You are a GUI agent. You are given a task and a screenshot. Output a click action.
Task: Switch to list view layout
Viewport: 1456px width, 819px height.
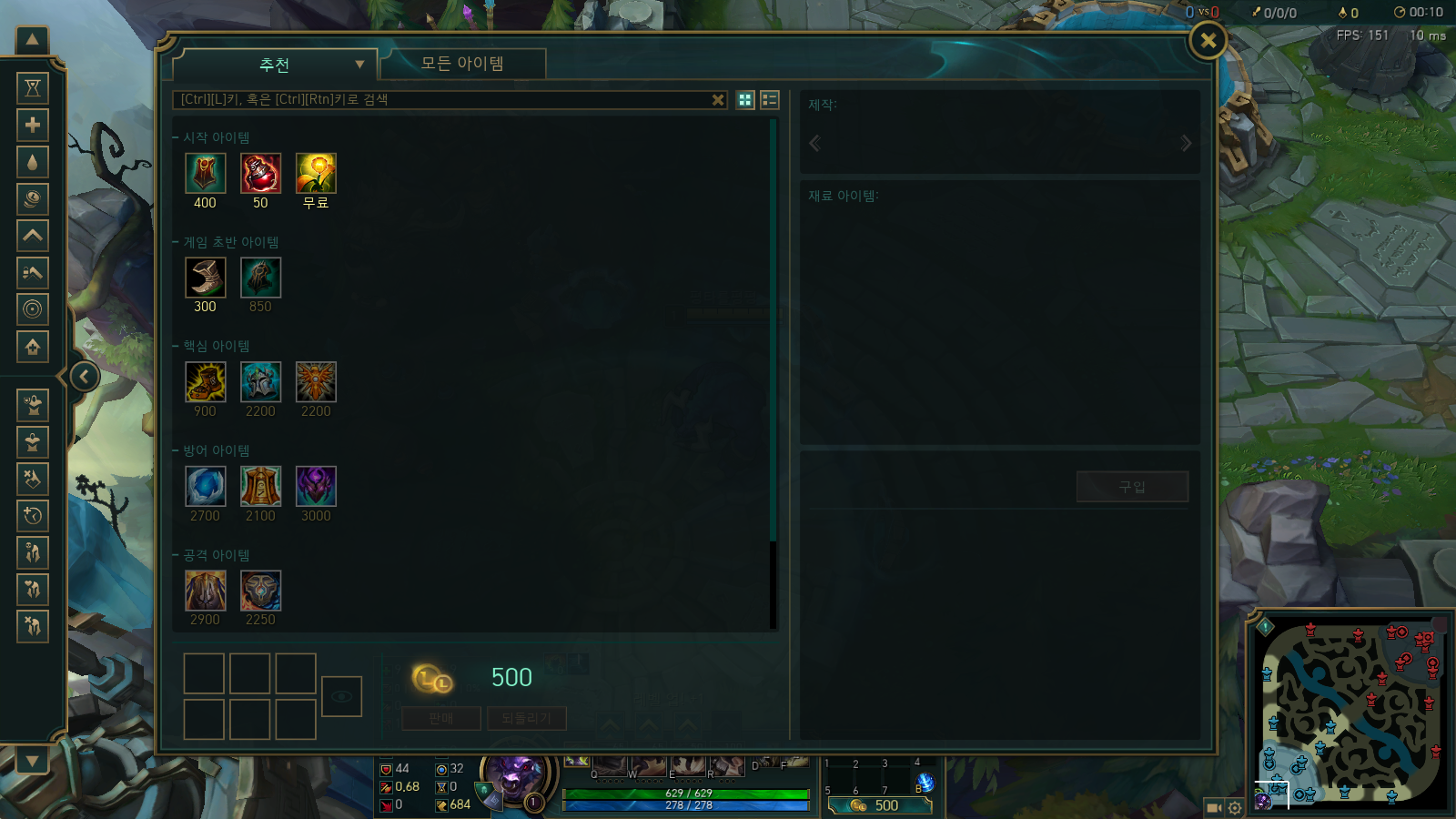[770, 100]
